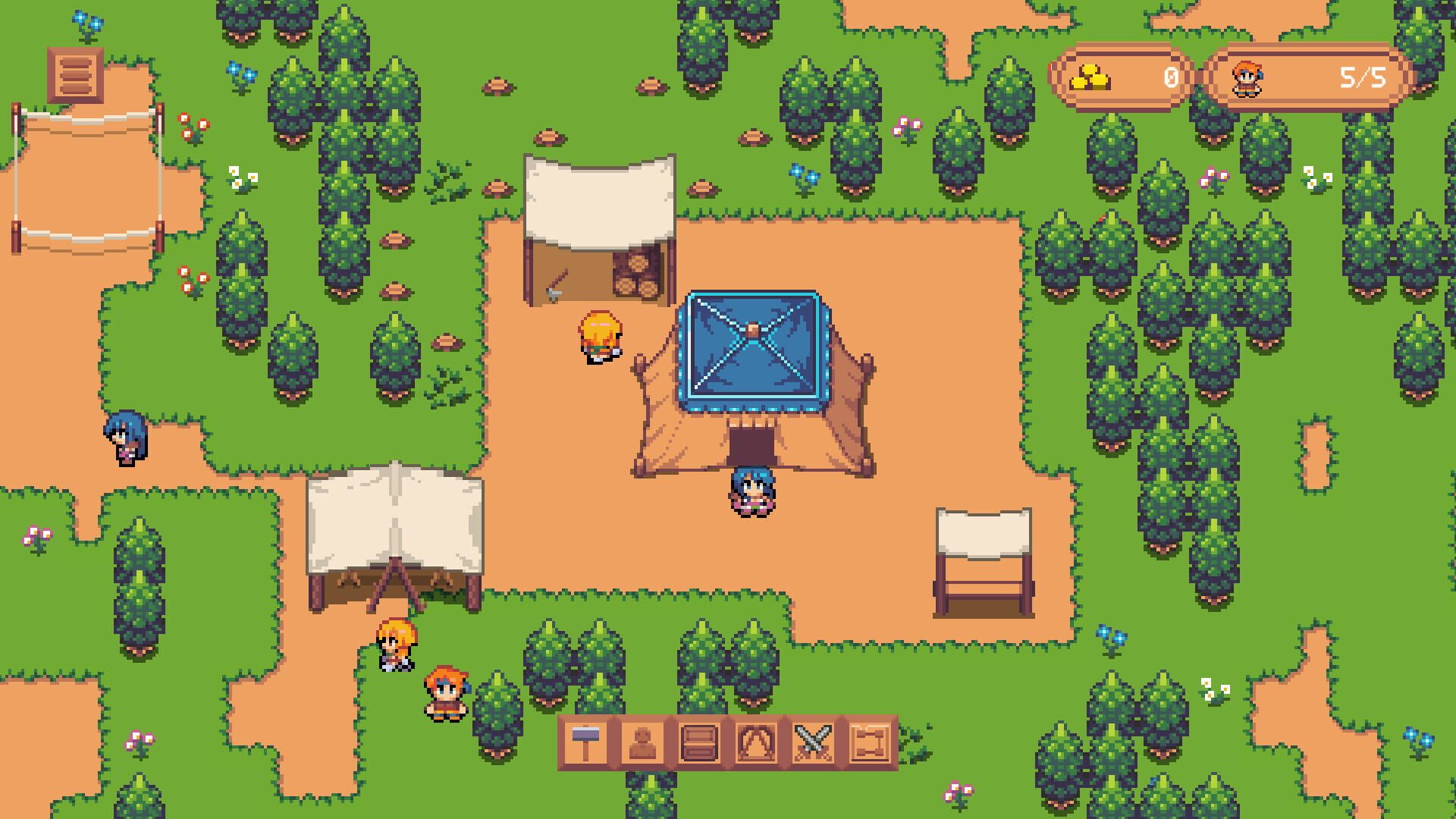Click the gold coins icon in the resource bar
The width and height of the screenshot is (1456, 819).
[1090, 76]
